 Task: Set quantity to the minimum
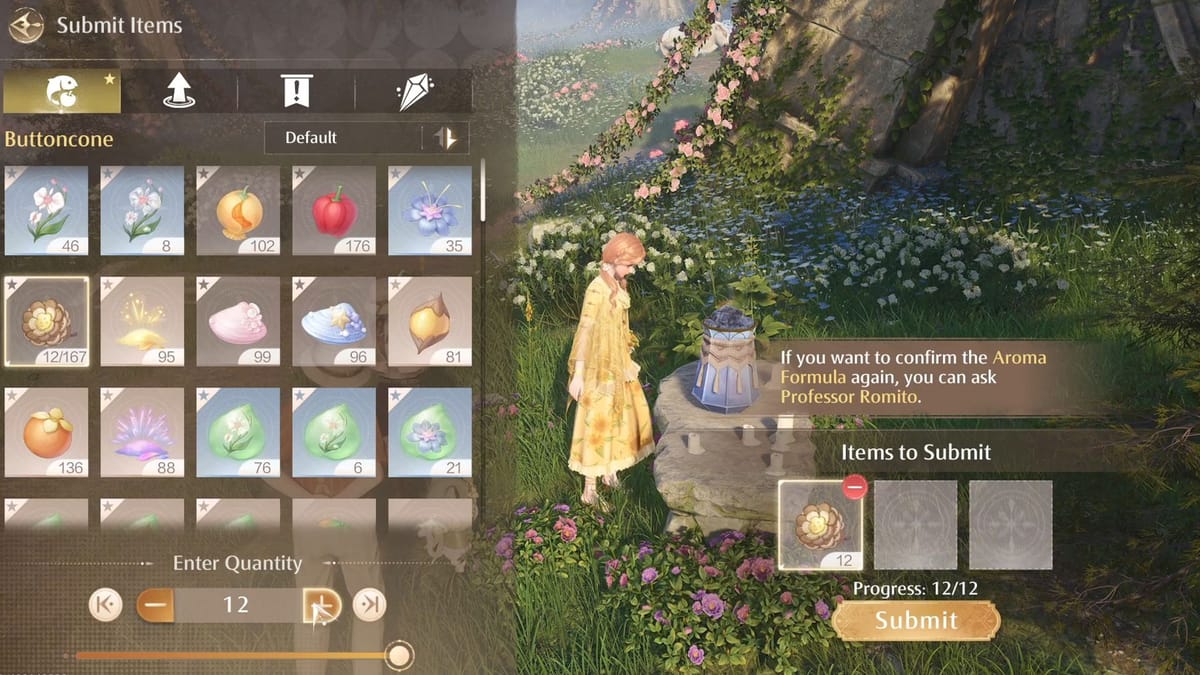pyautogui.click(x=104, y=605)
